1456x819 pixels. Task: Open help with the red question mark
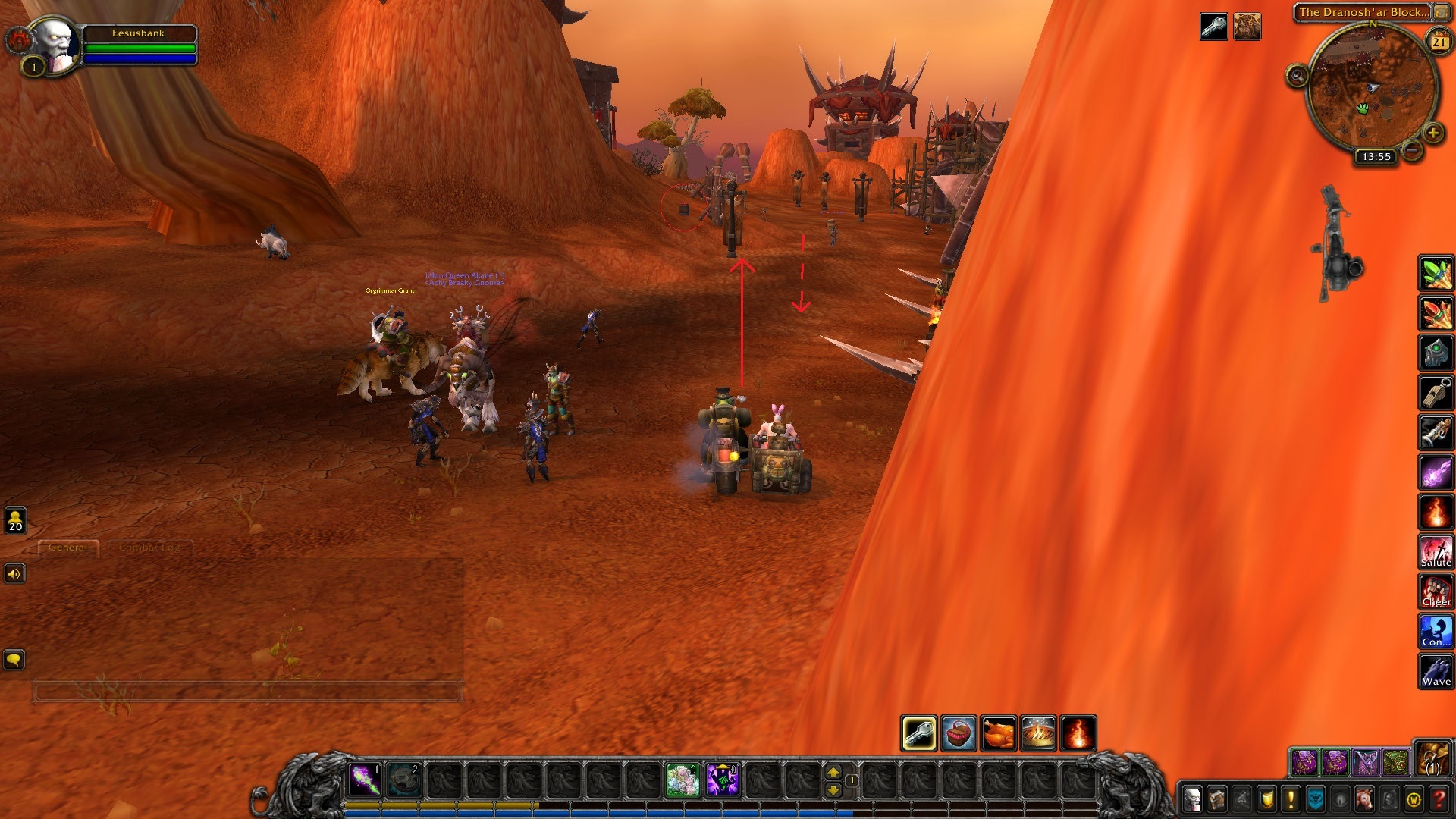coord(1439,799)
